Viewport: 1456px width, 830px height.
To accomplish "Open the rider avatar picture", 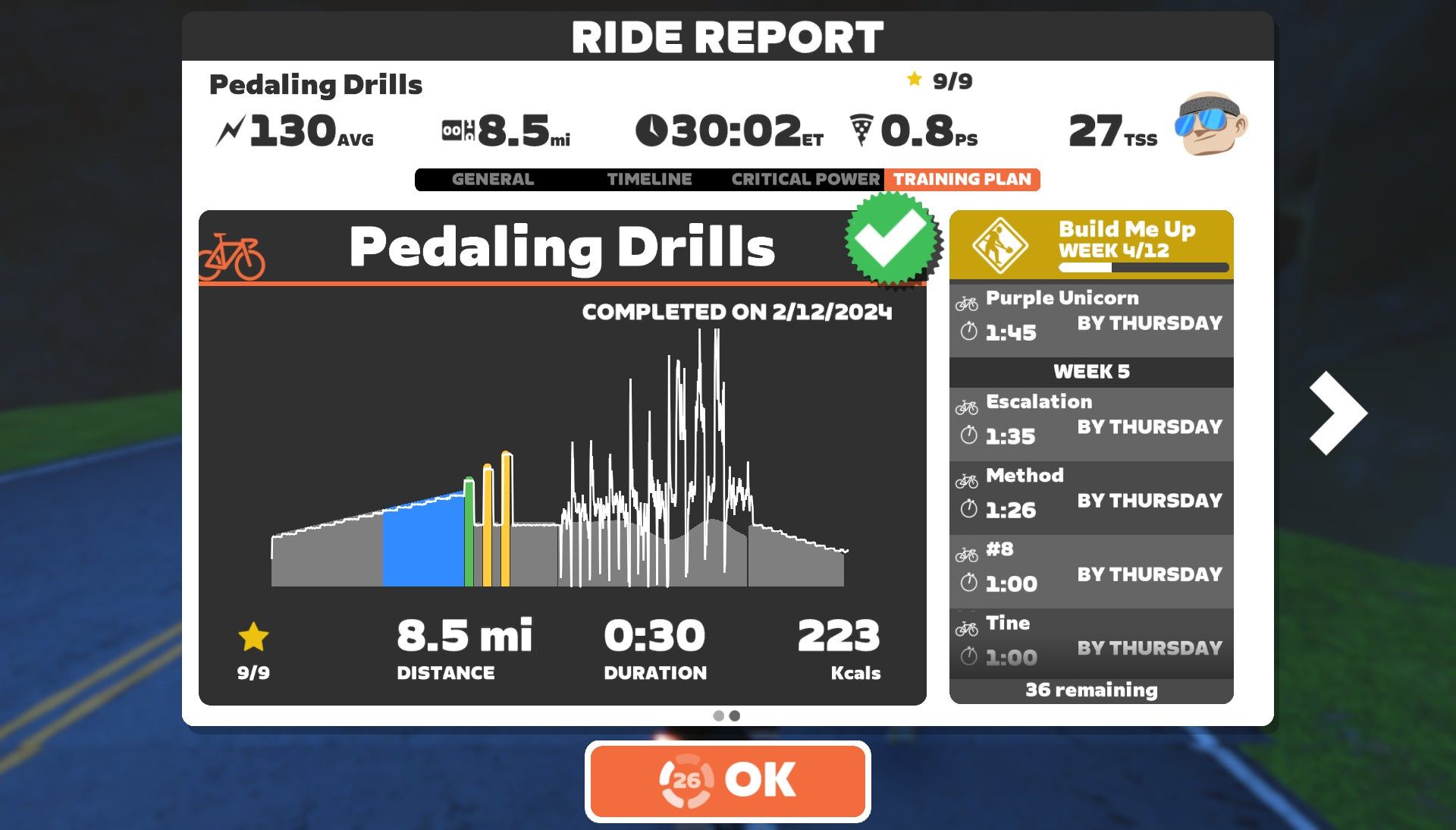I will point(1212,124).
